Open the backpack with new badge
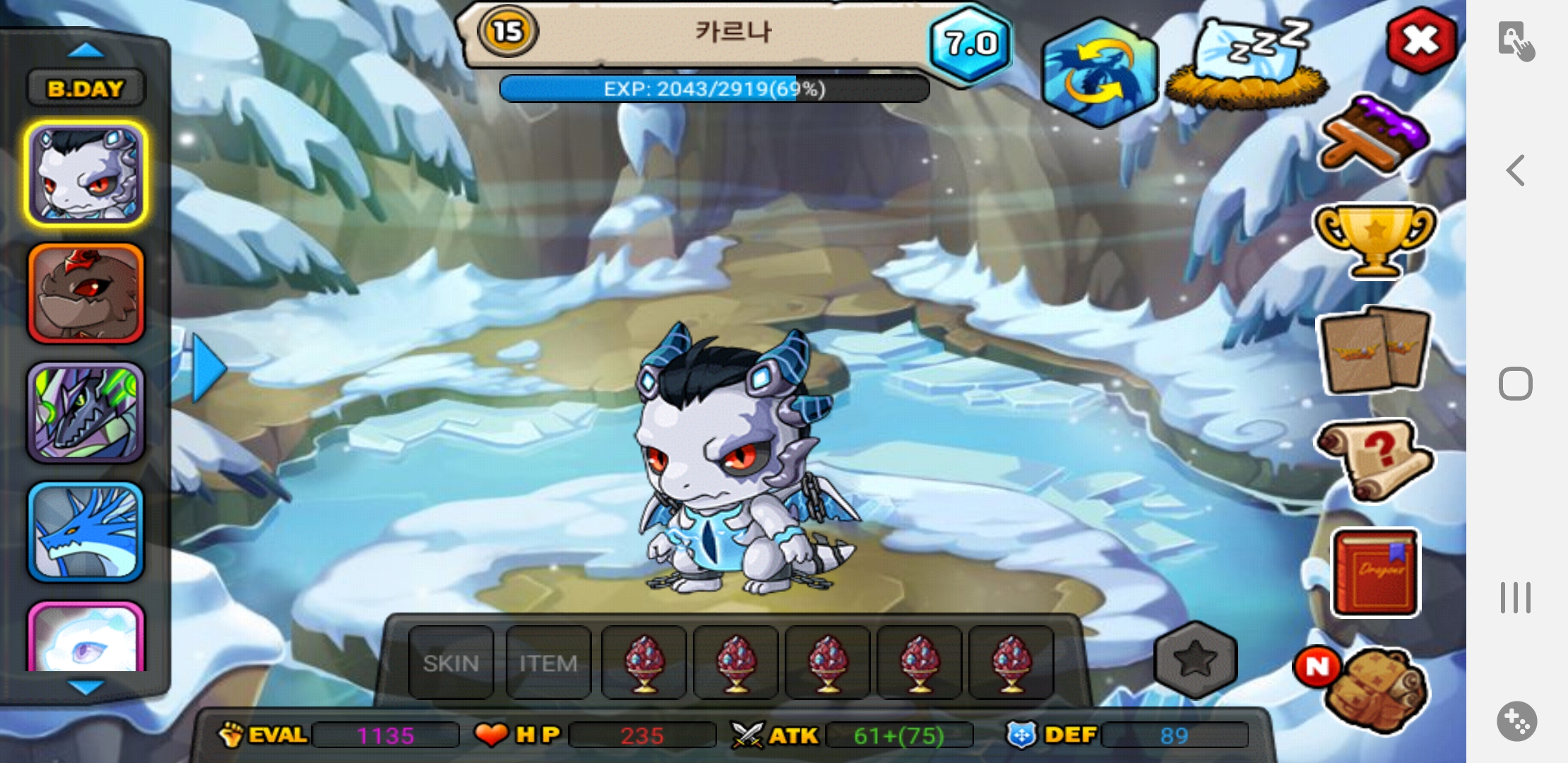Image resolution: width=1568 pixels, height=763 pixels. [x=1374, y=687]
